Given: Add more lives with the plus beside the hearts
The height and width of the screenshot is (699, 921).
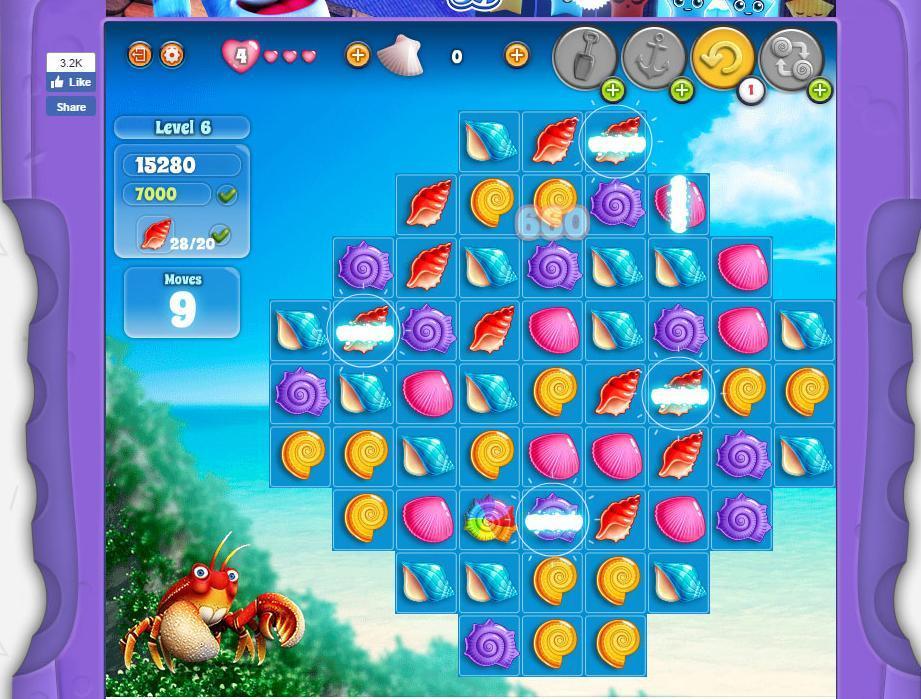Looking at the screenshot, I should coord(357,55).
